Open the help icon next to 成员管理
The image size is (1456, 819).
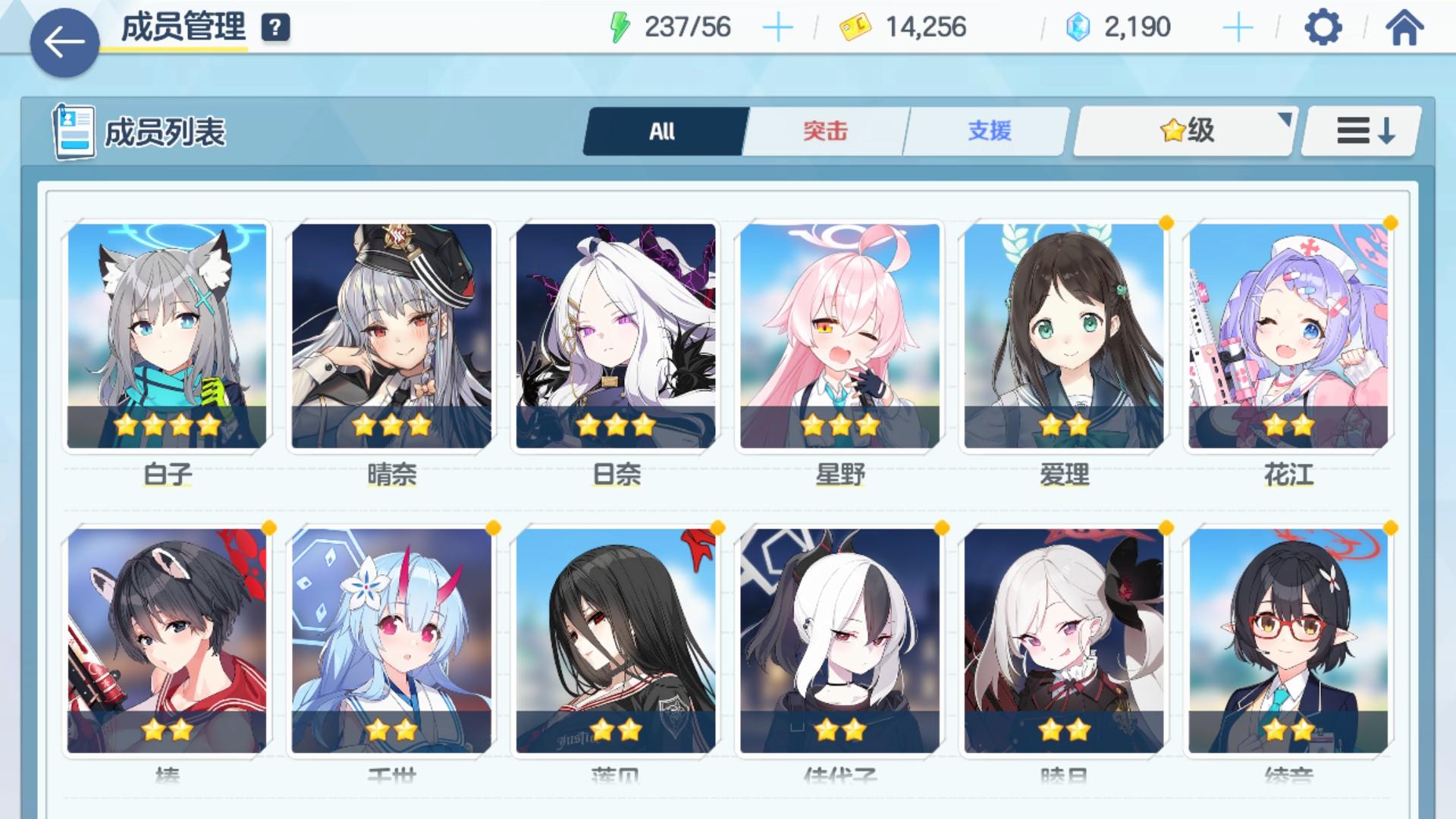(x=276, y=27)
